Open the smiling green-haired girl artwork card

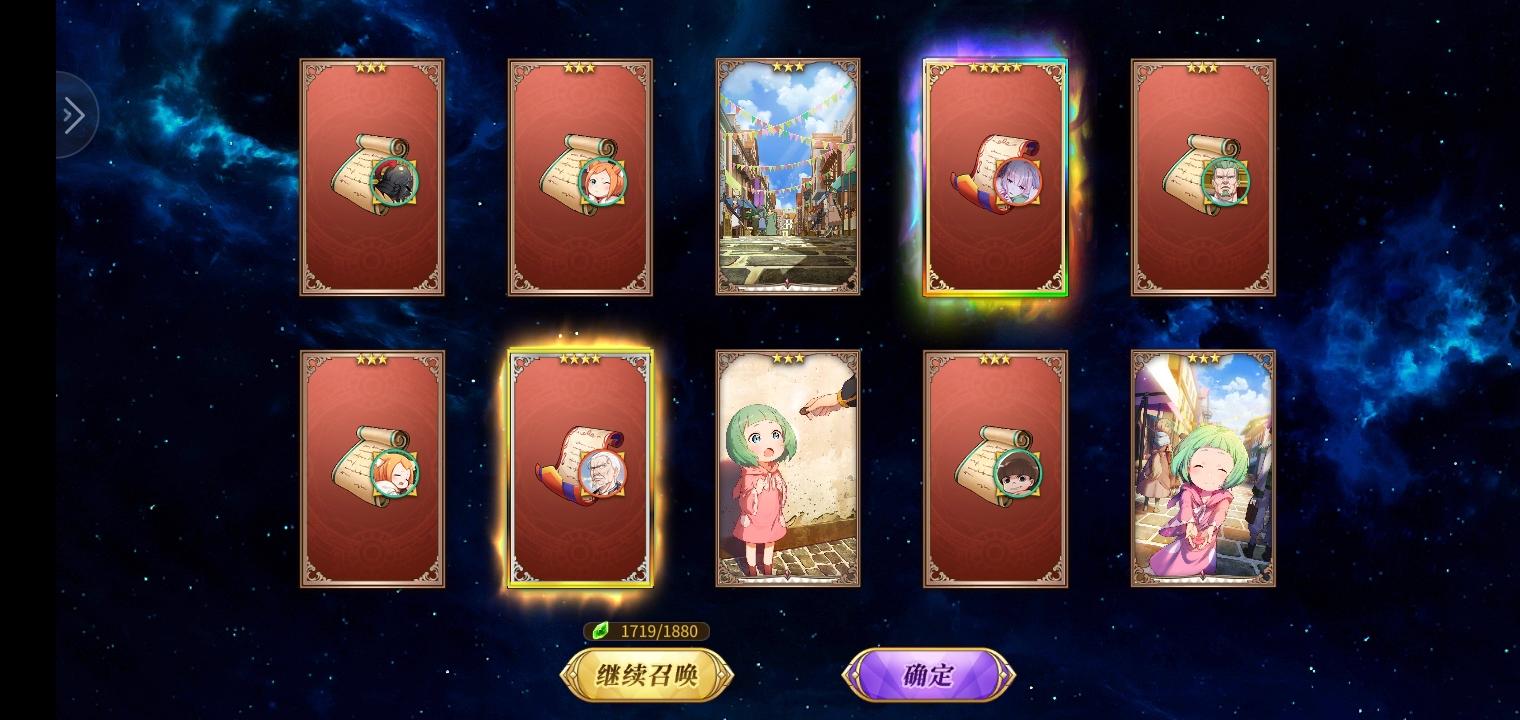tap(1203, 467)
